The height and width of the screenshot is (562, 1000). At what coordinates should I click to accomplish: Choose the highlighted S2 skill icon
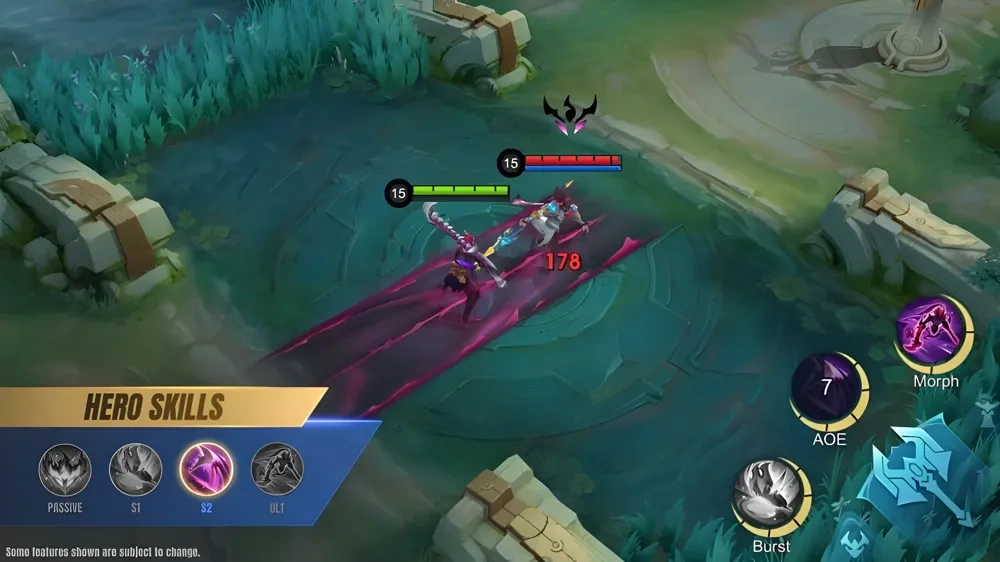(206, 469)
